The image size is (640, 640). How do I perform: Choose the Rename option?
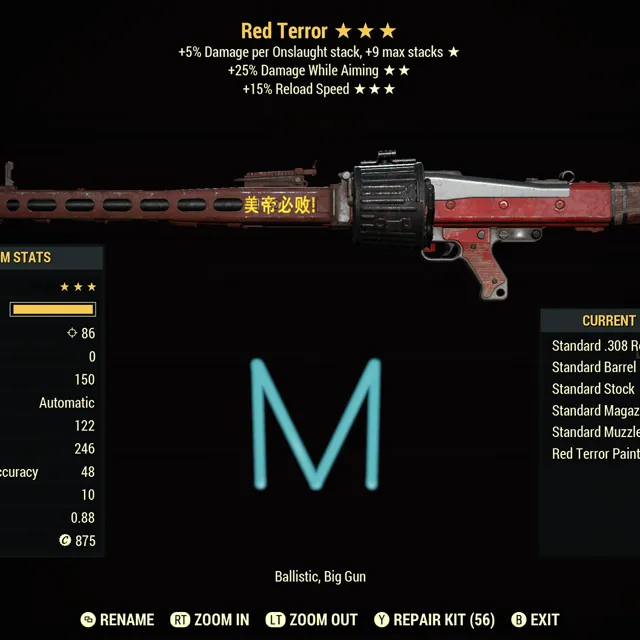tap(118, 620)
